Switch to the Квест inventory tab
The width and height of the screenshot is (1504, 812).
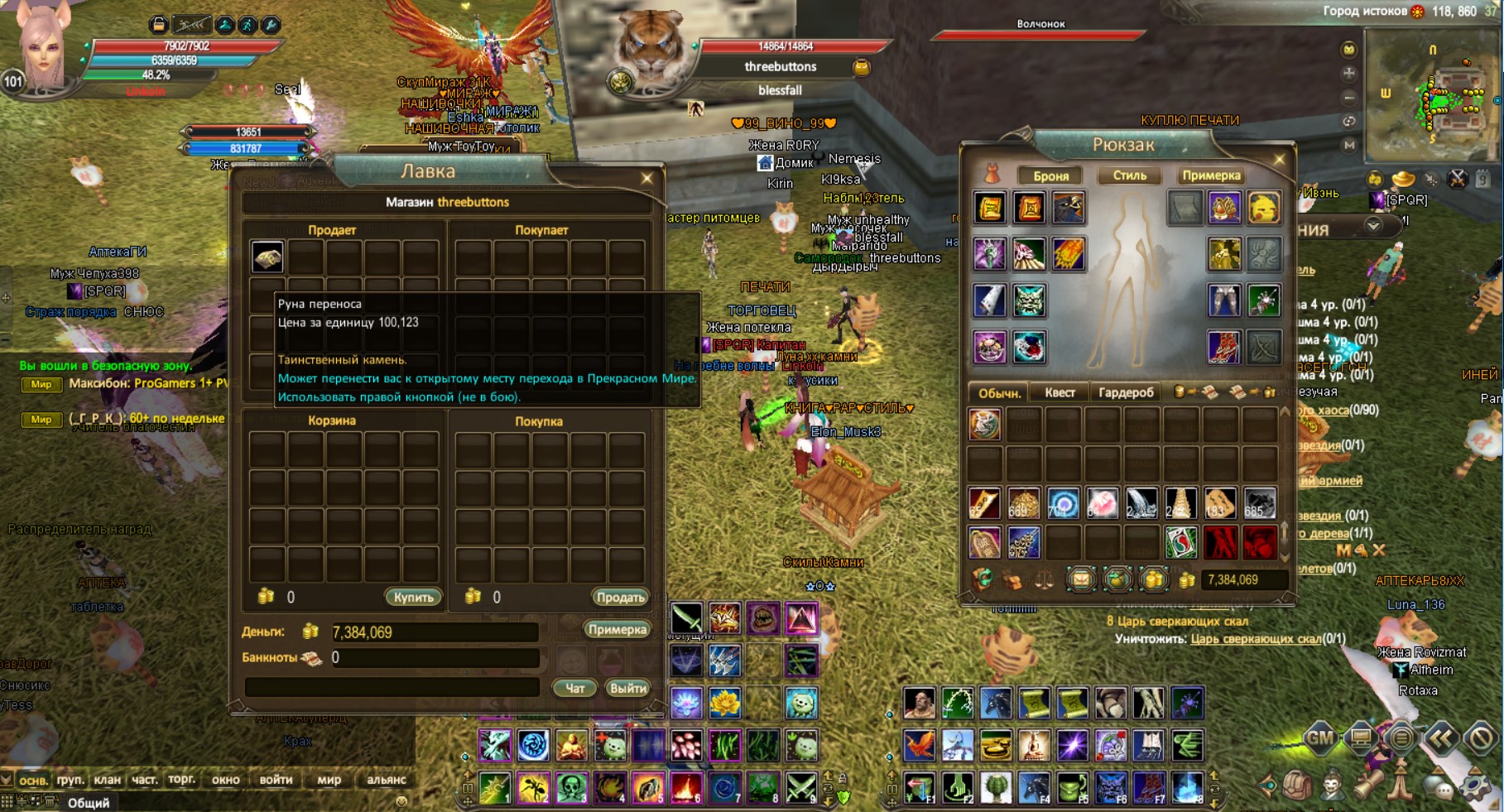[1060, 392]
